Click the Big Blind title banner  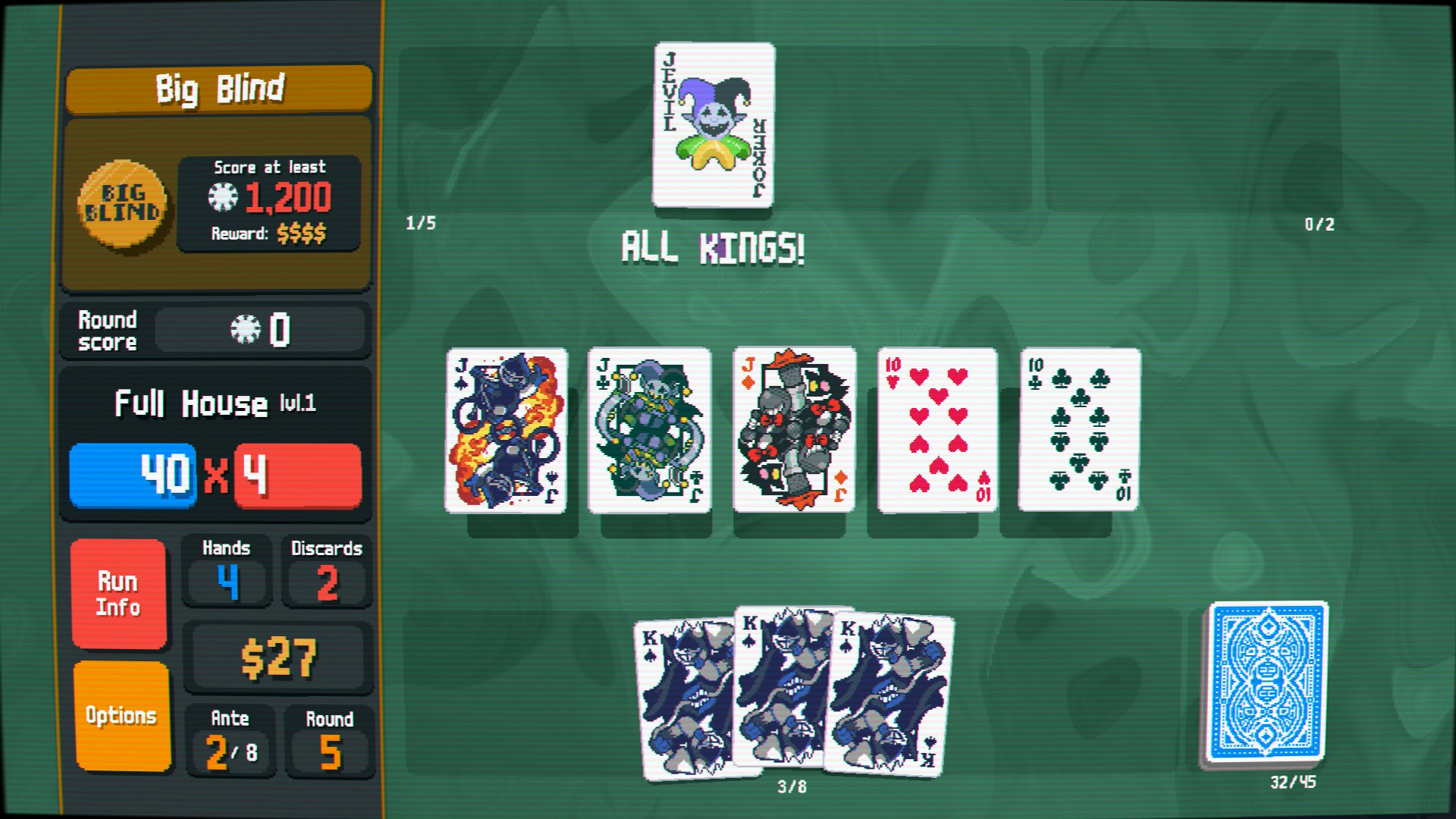(x=219, y=87)
